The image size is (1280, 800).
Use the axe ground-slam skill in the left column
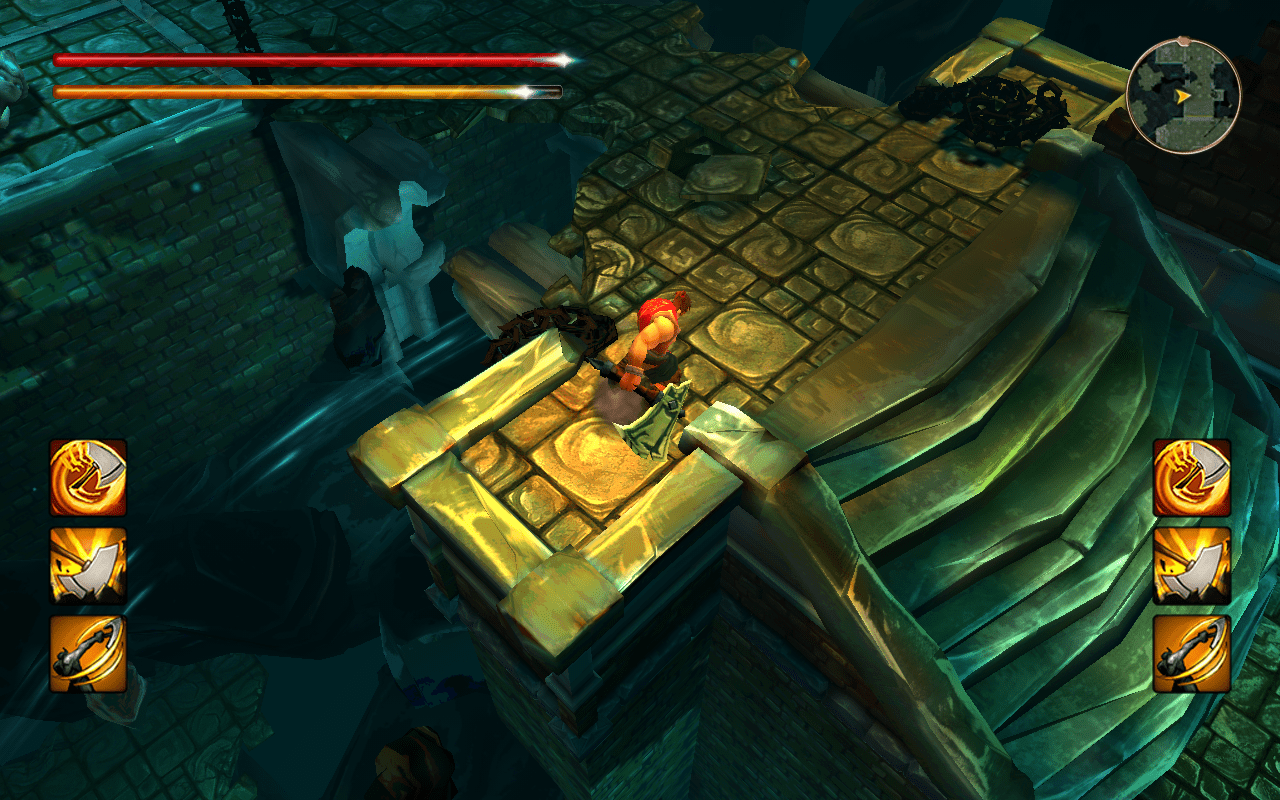coord(88,566)
